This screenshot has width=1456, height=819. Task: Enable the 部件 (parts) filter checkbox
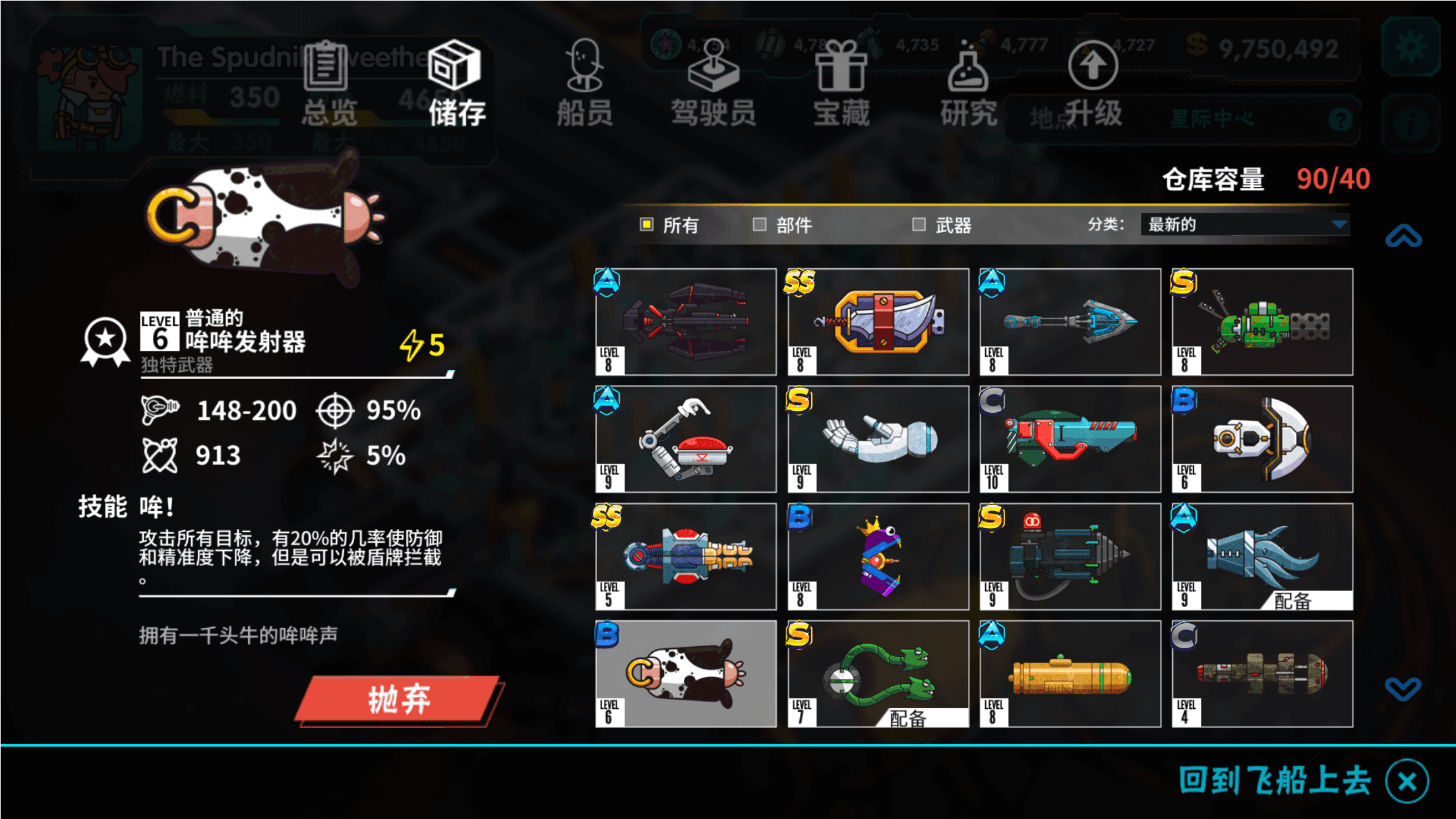760,225
